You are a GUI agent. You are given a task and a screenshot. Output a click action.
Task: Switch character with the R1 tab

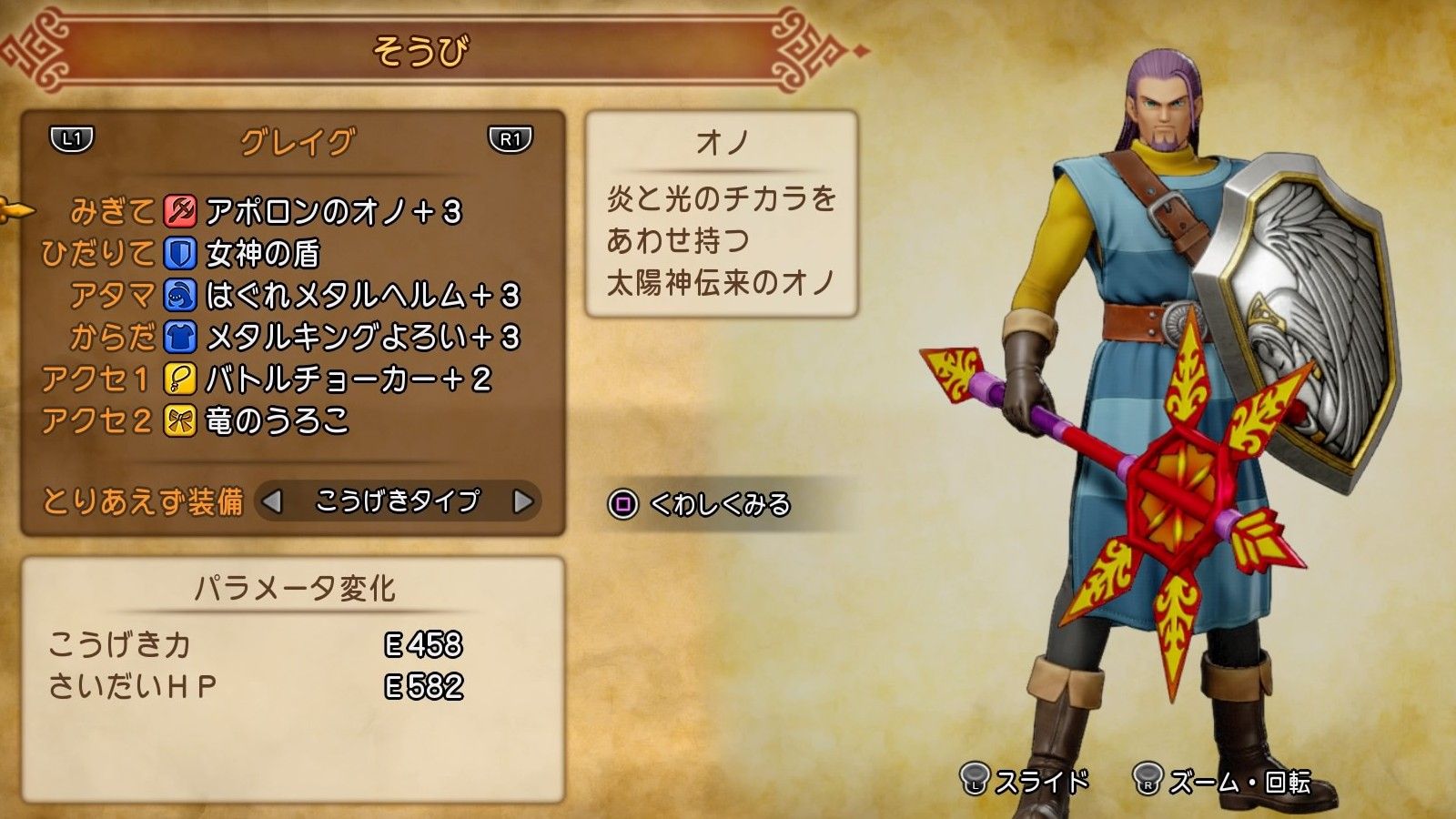point(512,138)
